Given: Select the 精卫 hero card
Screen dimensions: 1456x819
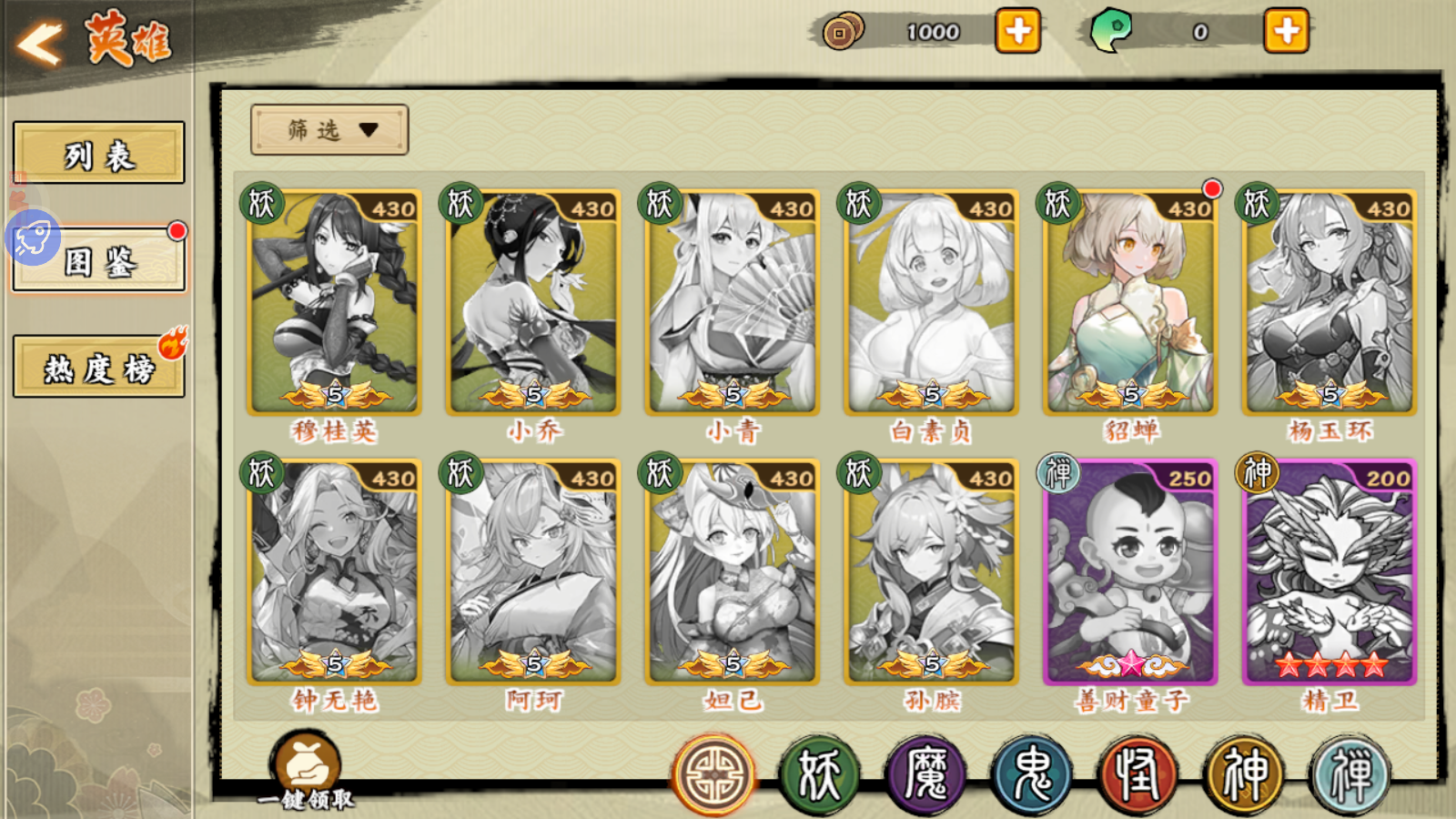Looking at the screenshot, I should click(1330, 572).
